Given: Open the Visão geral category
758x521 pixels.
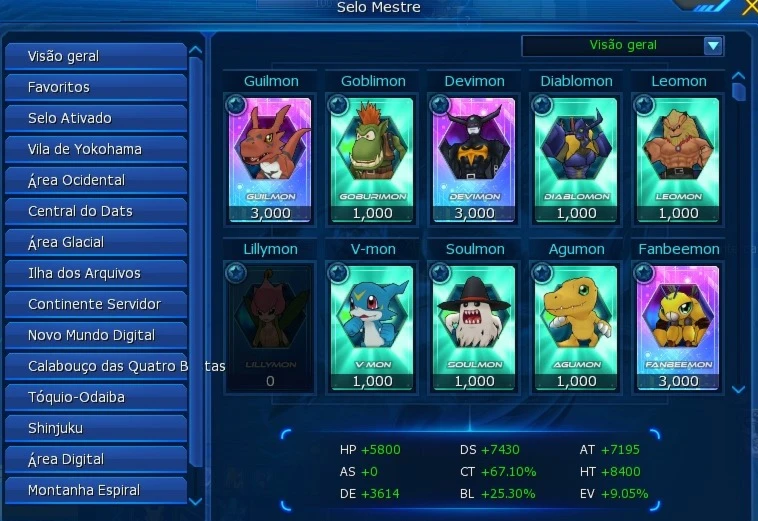Looking at the screenshot, I should (95, 56).
